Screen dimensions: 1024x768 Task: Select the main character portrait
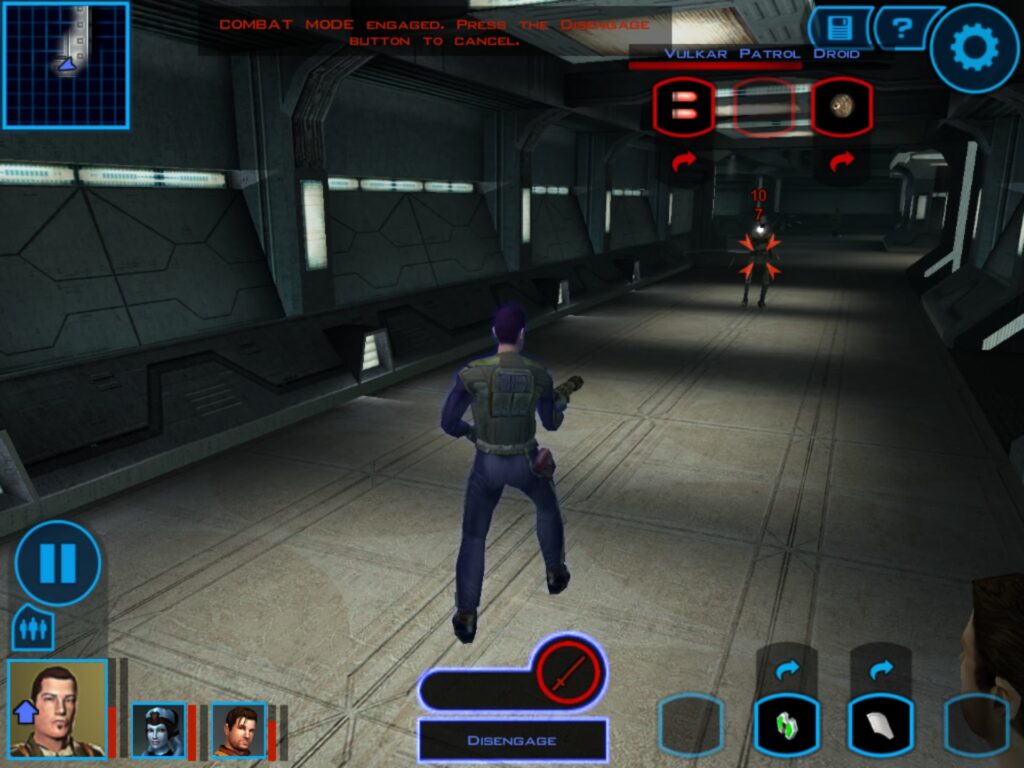point(57,708)
